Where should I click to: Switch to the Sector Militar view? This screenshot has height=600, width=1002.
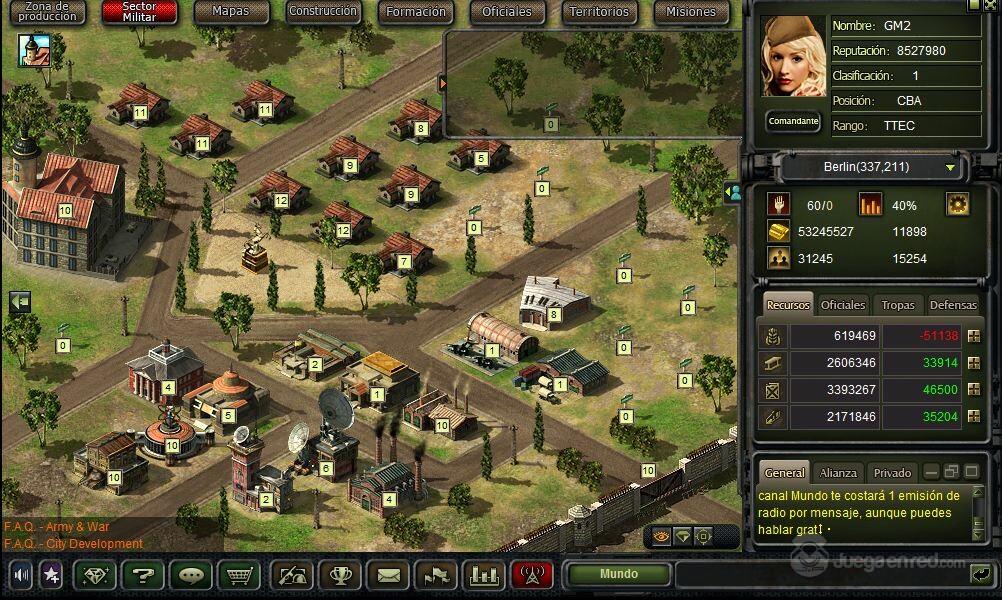click(x=139, y=12)
